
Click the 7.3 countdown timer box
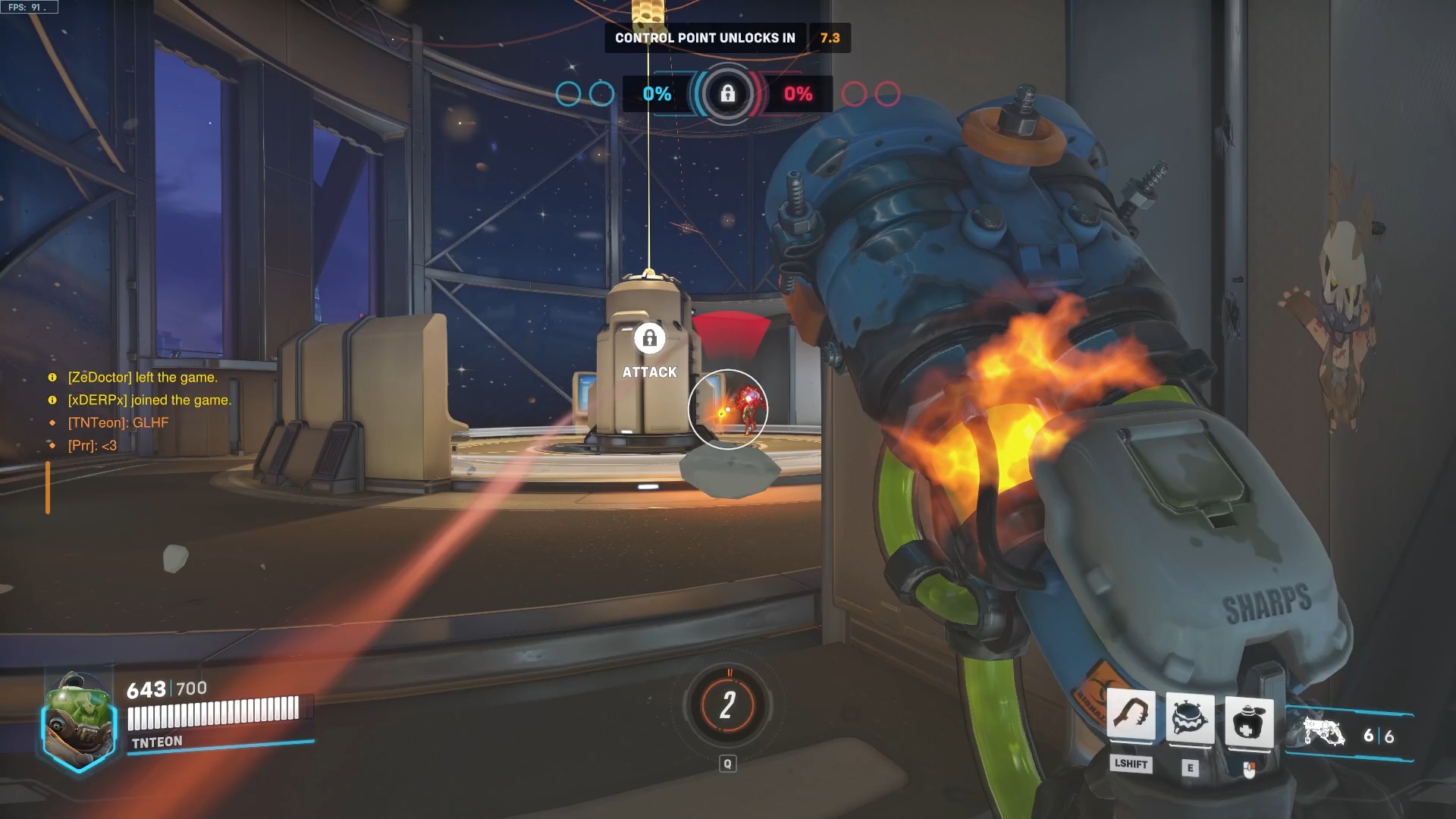tap(829, 37)
